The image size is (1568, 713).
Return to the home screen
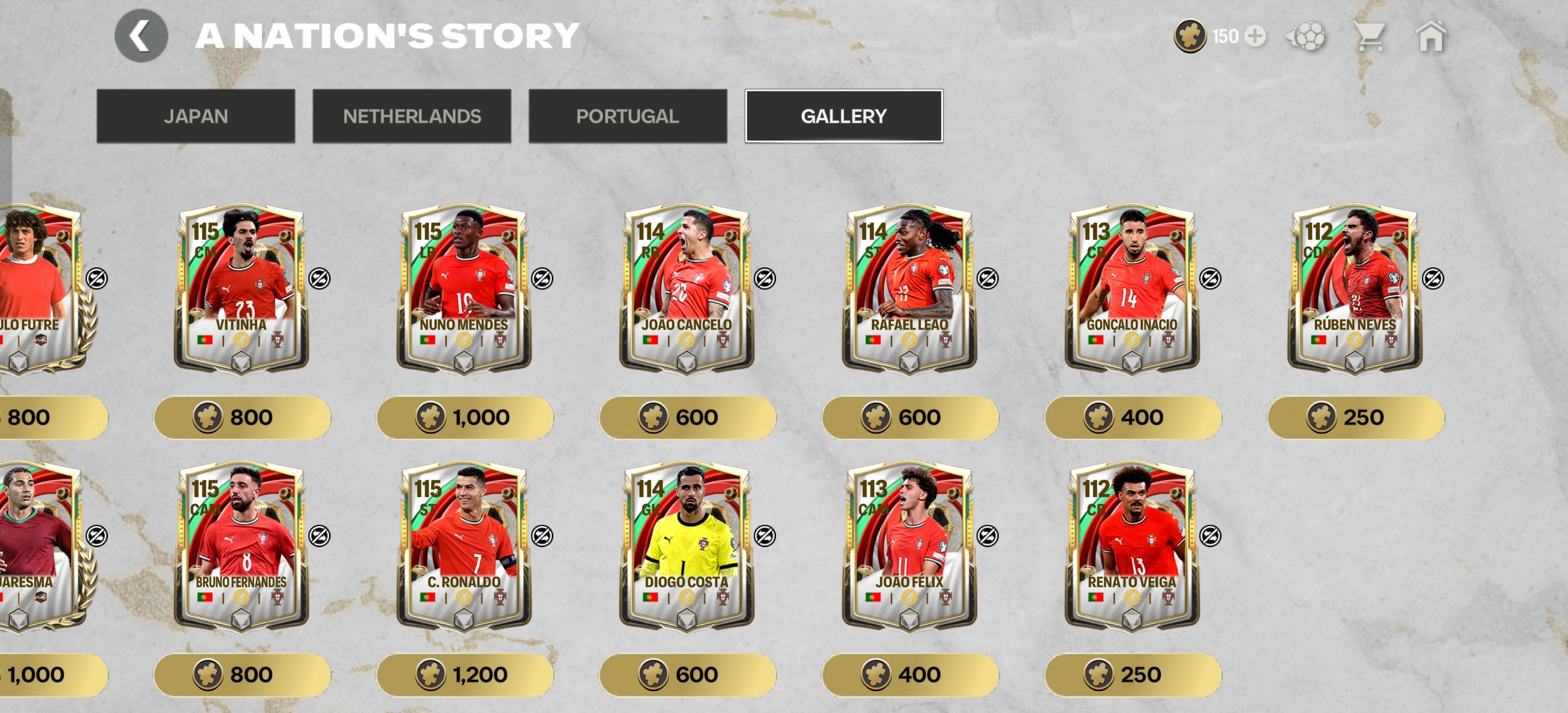click(1431, 37)
